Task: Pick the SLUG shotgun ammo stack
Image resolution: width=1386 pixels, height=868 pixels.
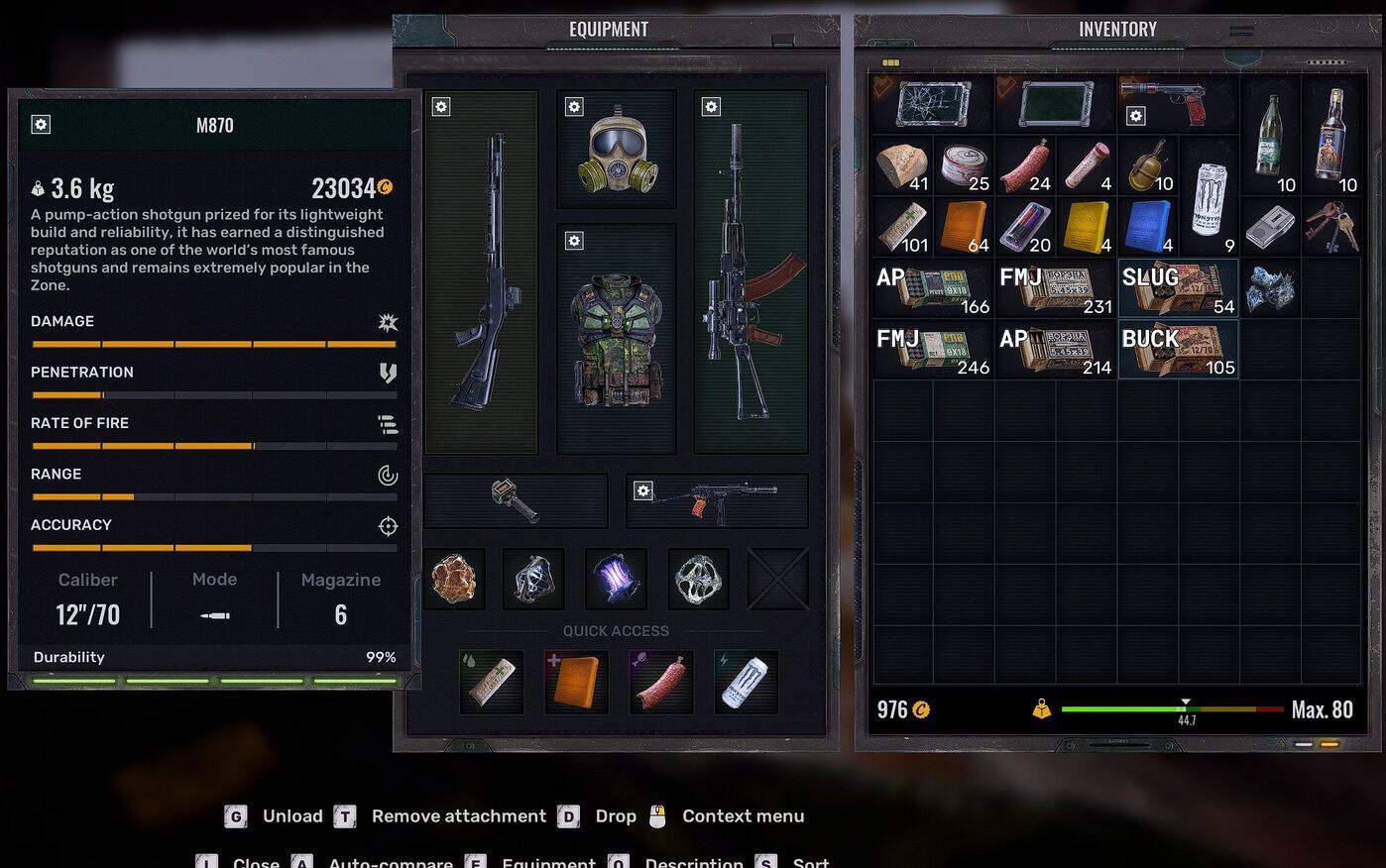Action: tap(1178, 288)
